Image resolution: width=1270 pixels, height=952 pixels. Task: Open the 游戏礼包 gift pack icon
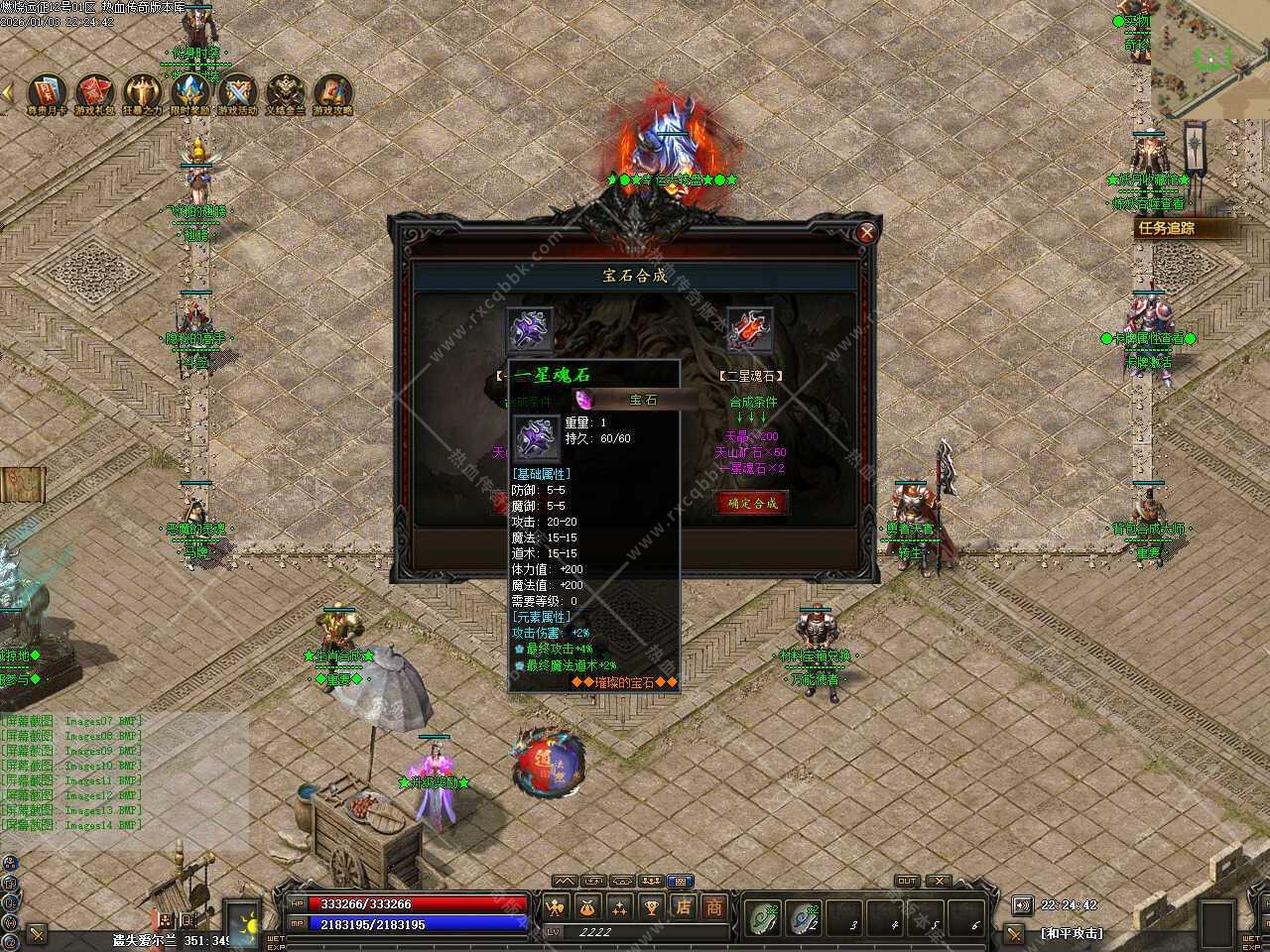pos(95,93)
